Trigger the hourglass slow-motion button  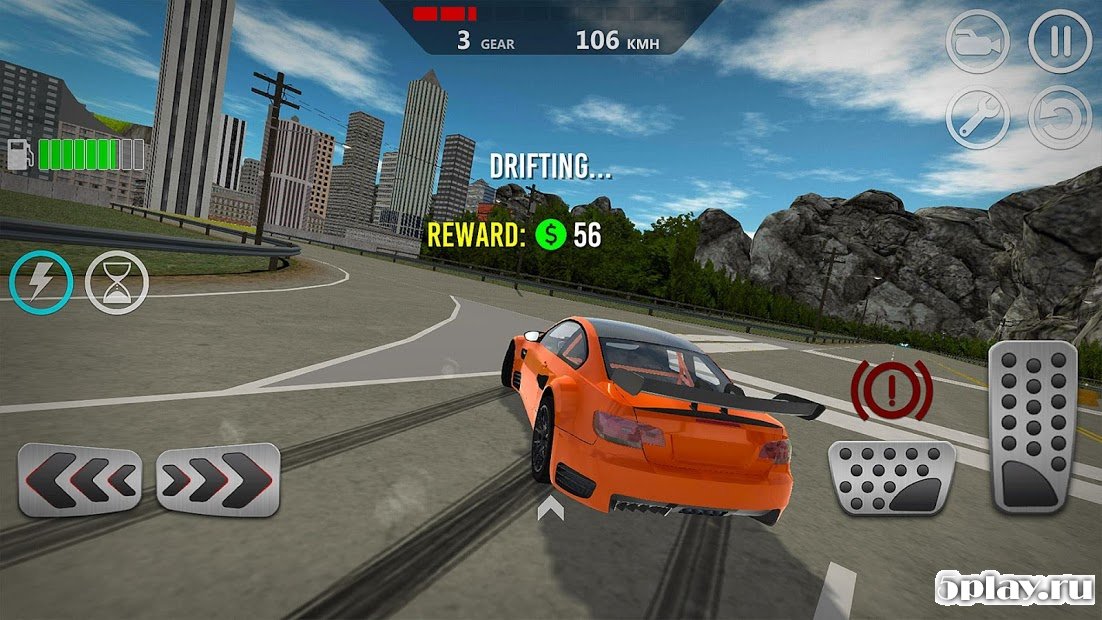point(117,282)
